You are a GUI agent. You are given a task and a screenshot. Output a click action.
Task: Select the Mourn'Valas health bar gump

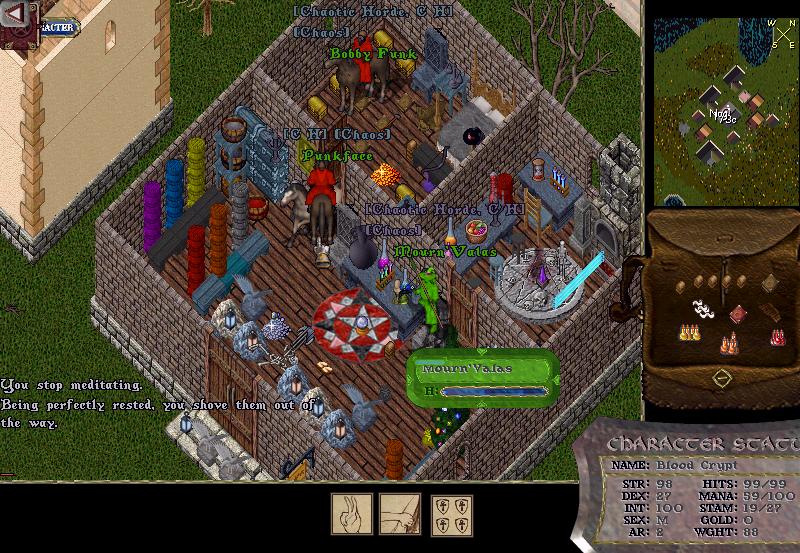coord(482,380)
